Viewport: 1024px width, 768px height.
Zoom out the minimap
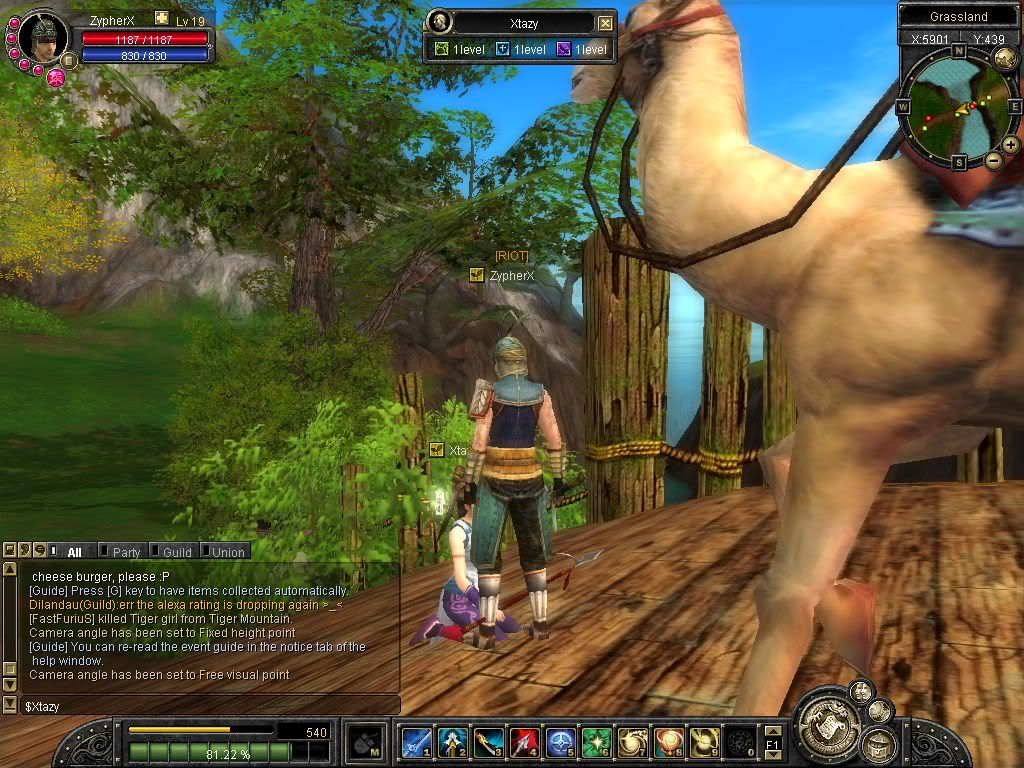(993, 160)
